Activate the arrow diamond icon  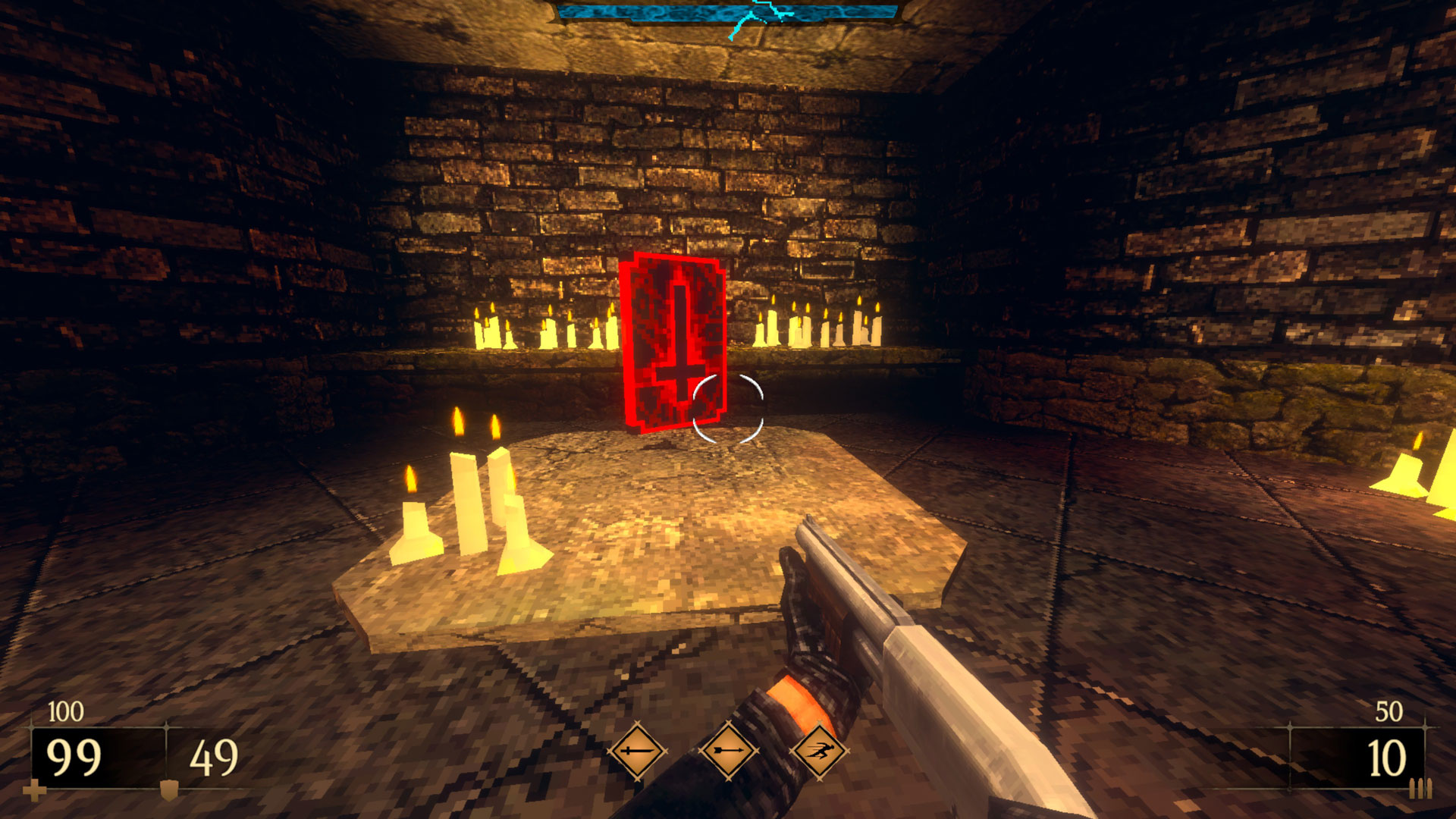[728, 751]
